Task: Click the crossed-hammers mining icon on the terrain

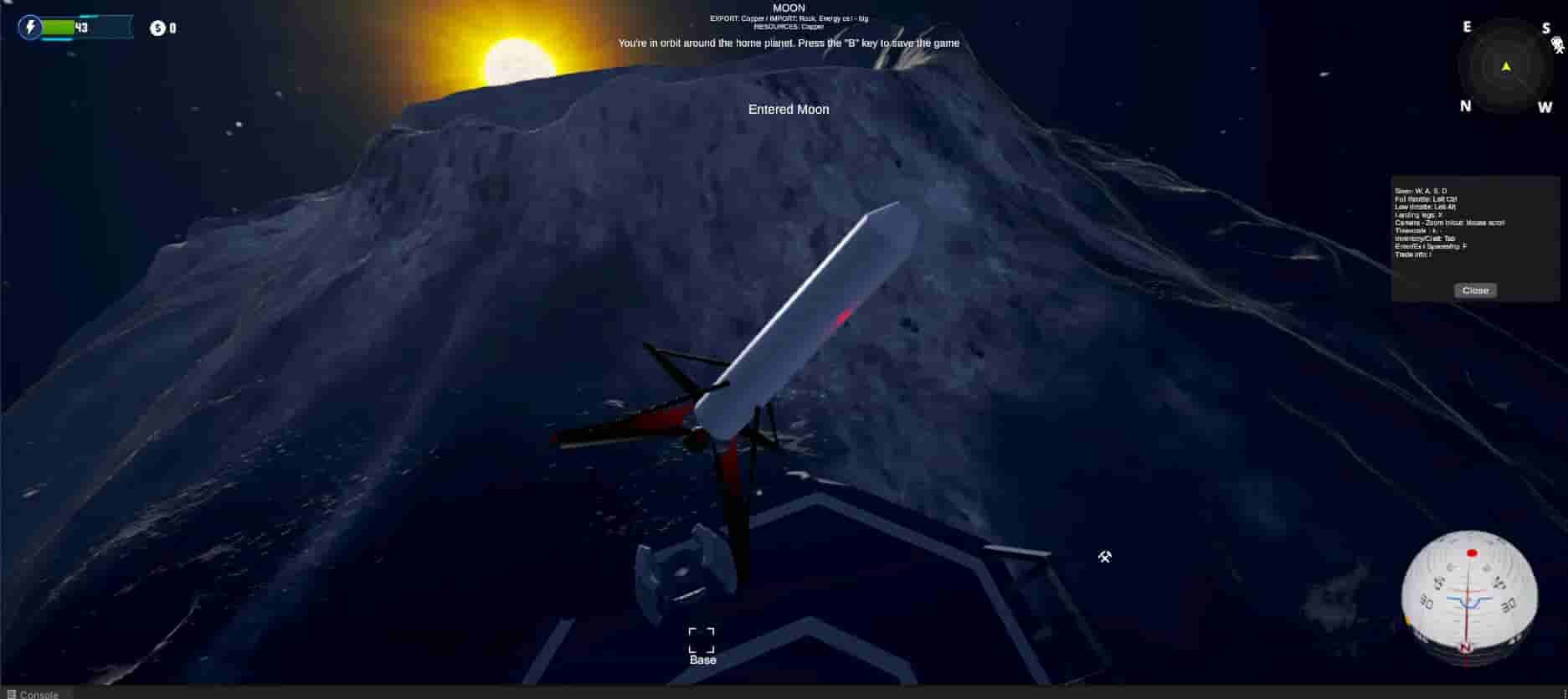Action: [1105, 557]
